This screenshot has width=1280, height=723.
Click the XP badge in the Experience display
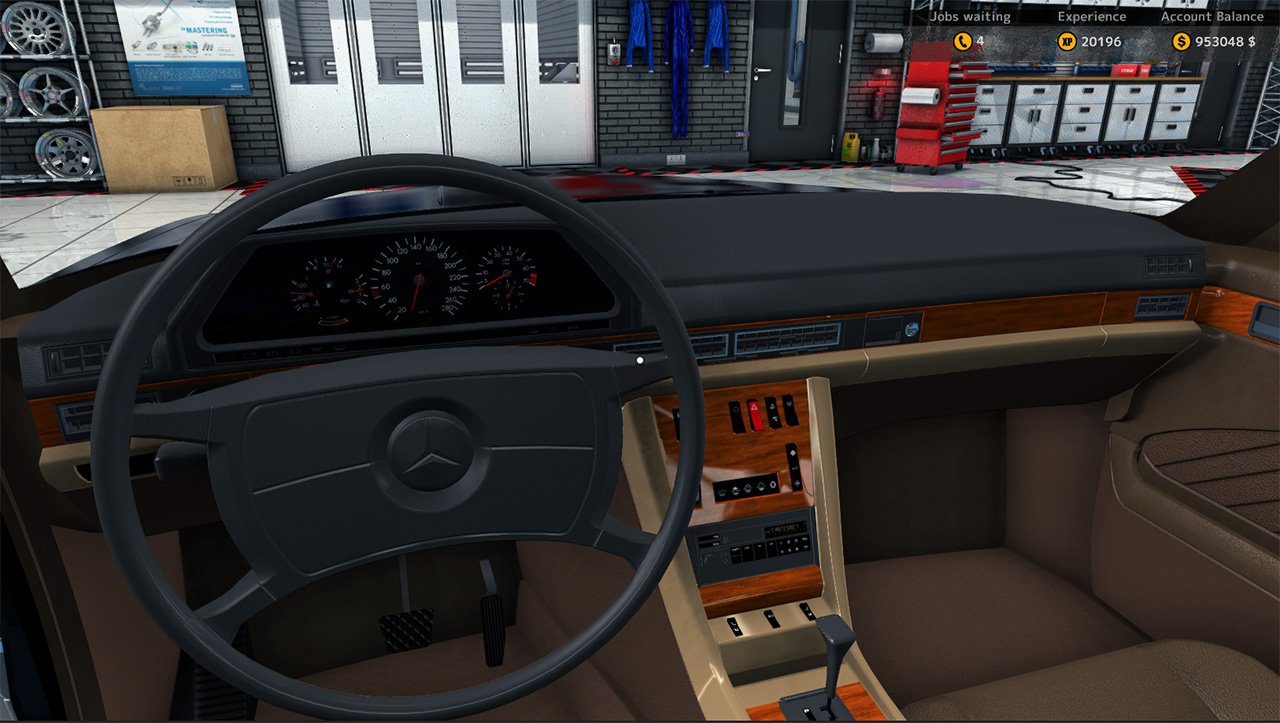[x=1067, y=41]
